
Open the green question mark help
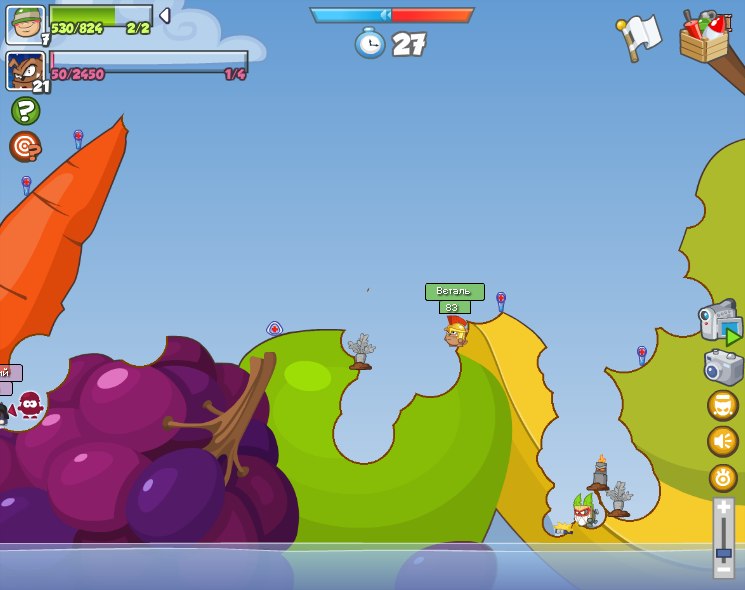pos(25,110)
